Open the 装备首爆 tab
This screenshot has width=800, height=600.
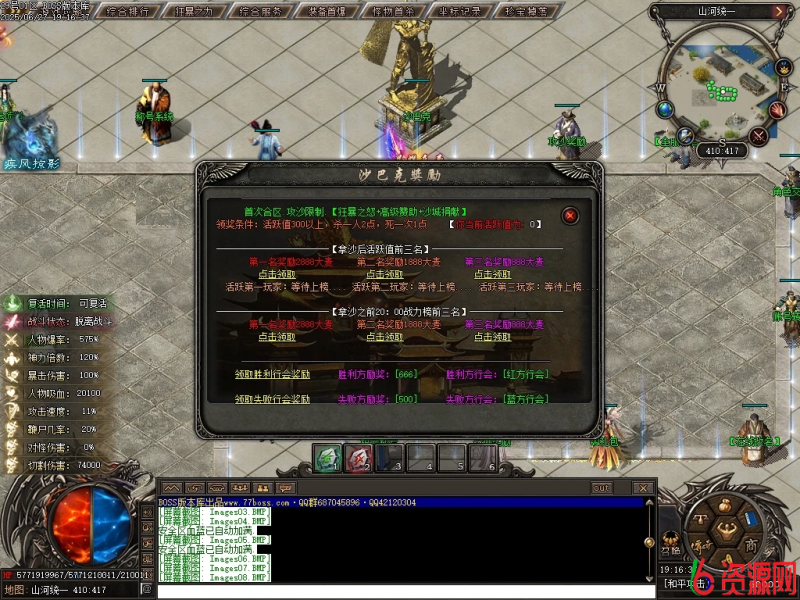pos(327,12)
